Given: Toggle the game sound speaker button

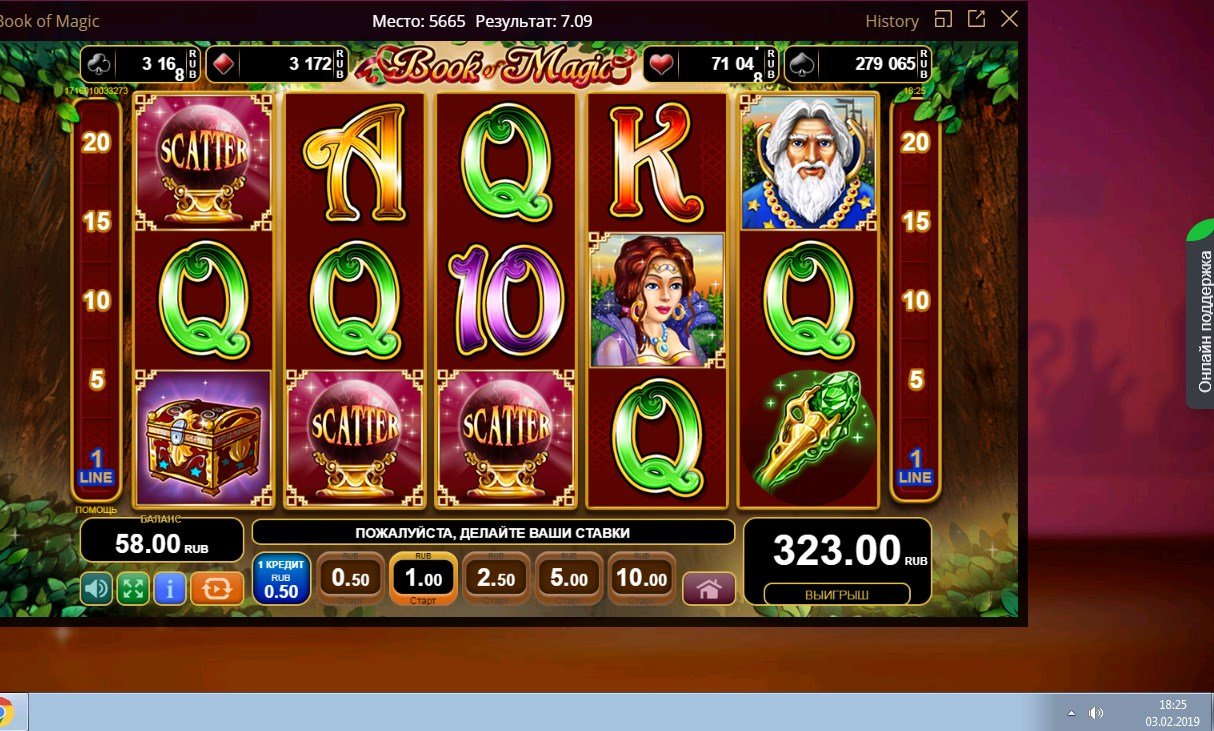Looking at the screenshot, I should click(x=97, y=588).
